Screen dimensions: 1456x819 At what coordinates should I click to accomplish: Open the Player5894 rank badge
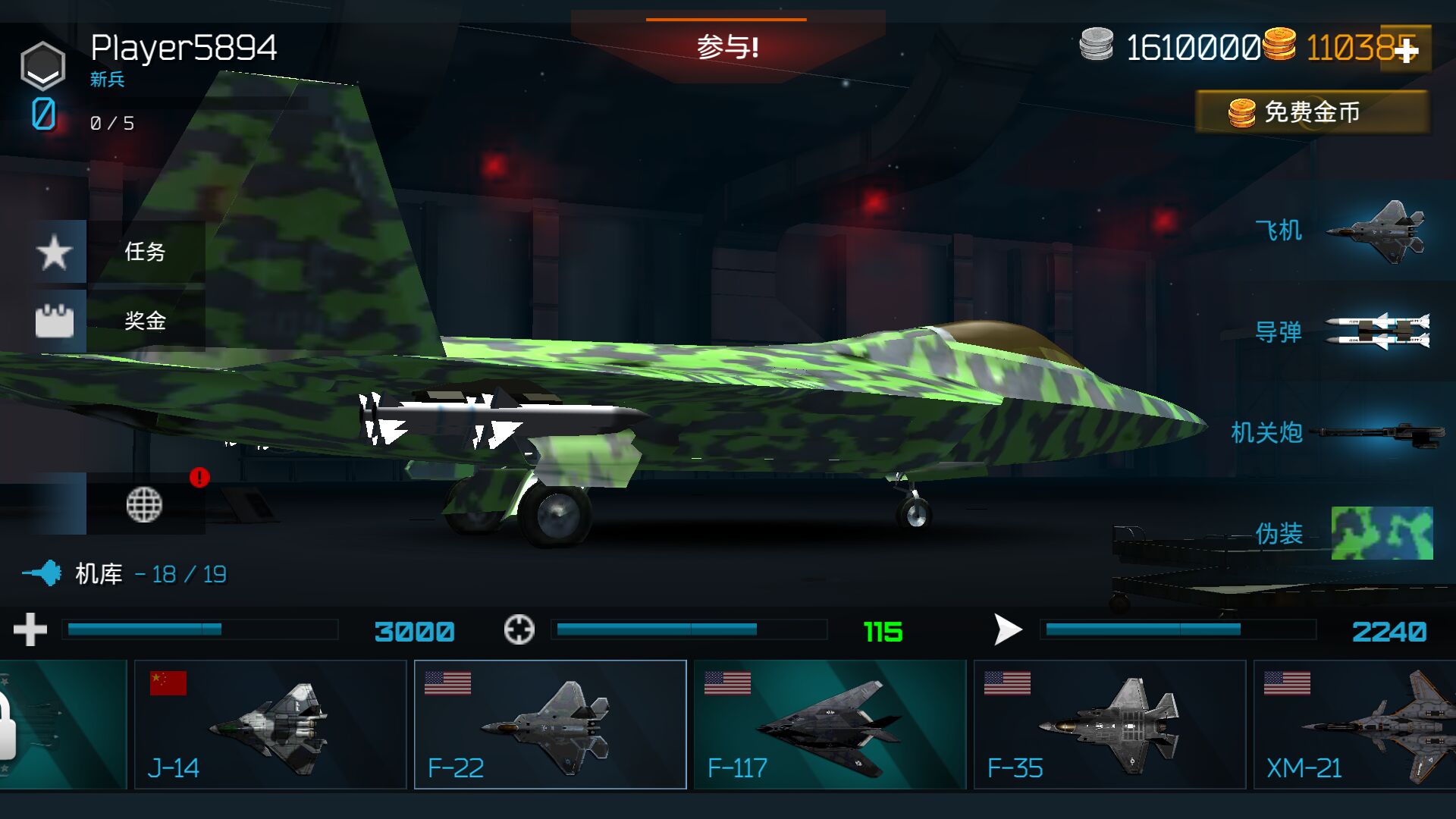pos(42,66)
